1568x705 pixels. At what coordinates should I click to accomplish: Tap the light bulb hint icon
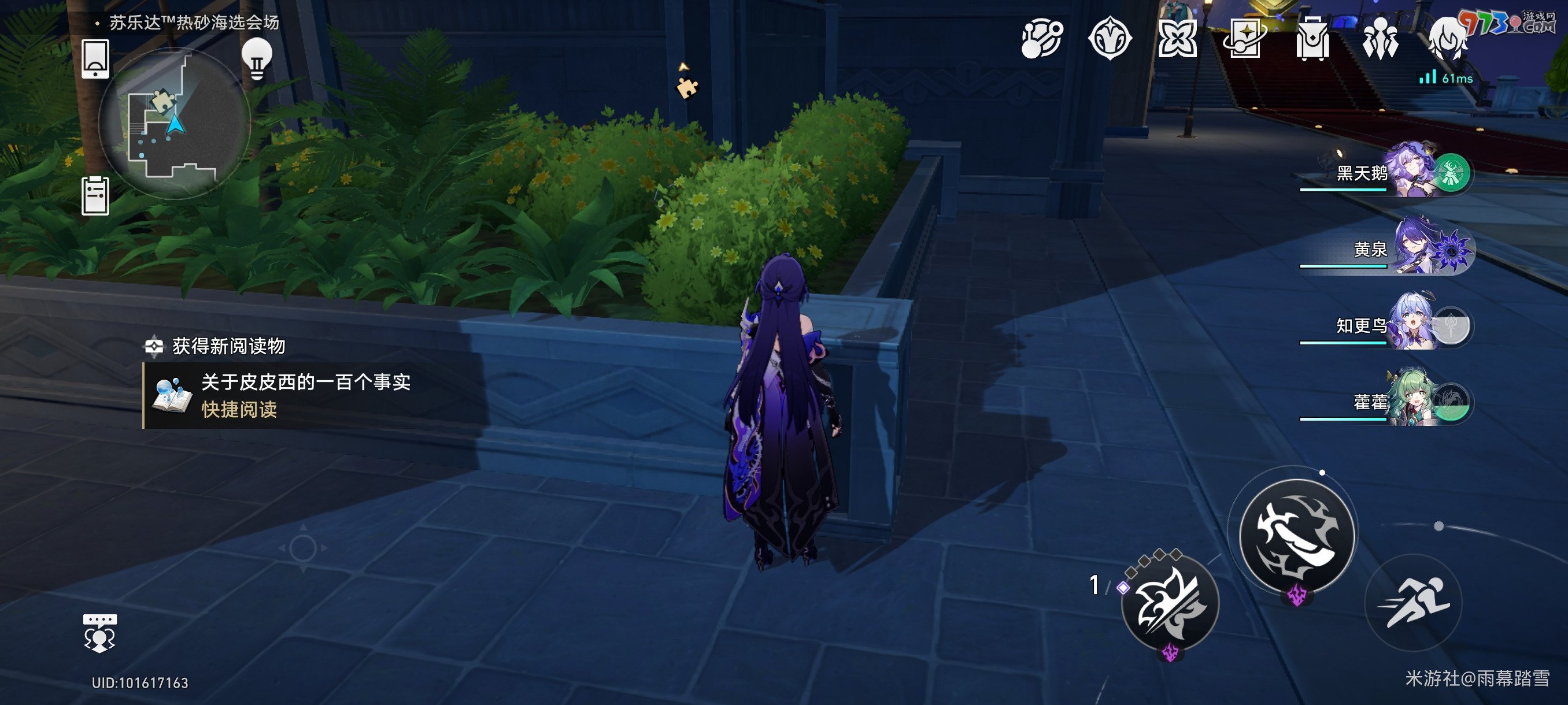[x=257, y=58]
